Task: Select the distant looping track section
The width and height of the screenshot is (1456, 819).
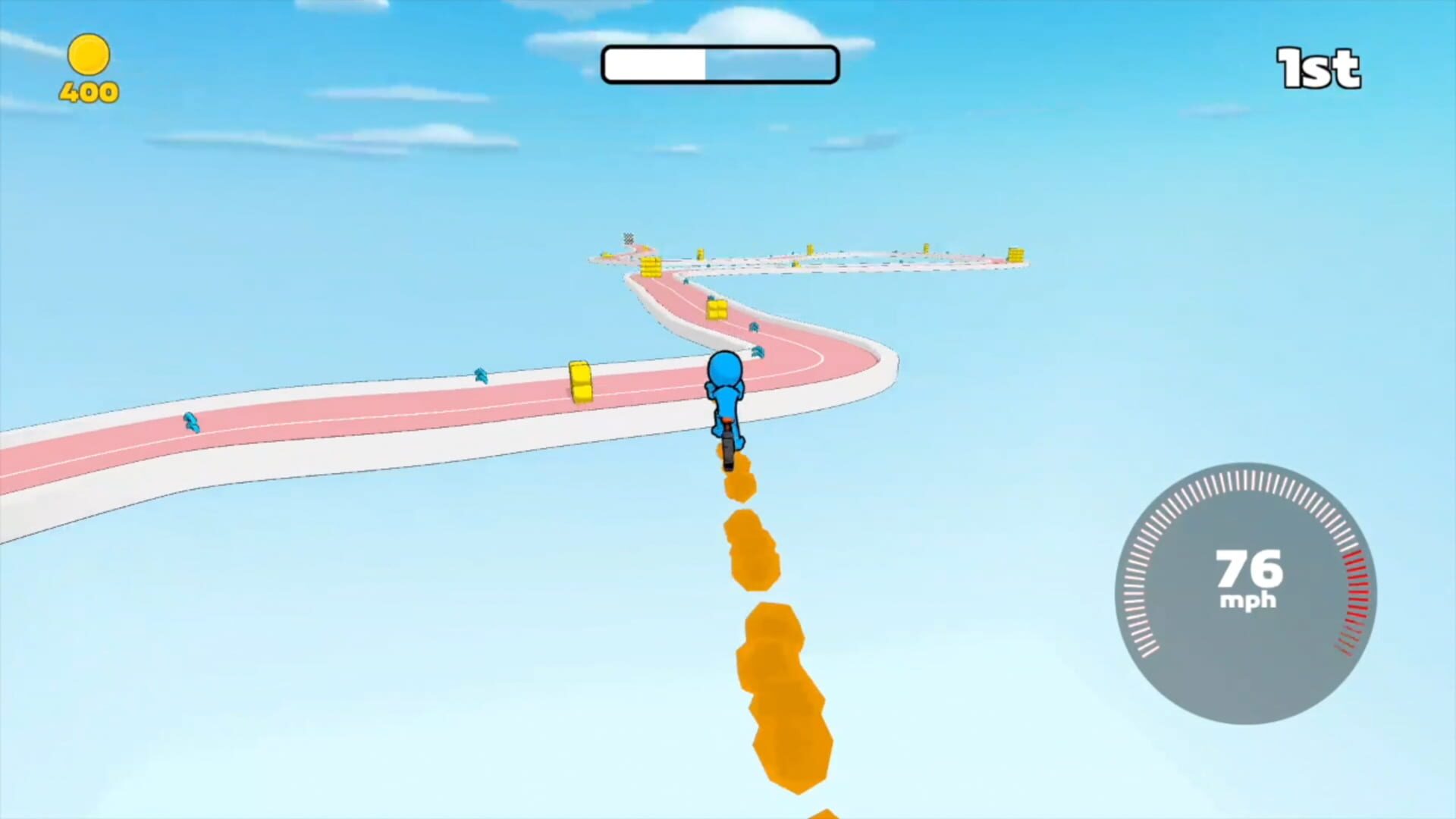Action: [872, 258]
